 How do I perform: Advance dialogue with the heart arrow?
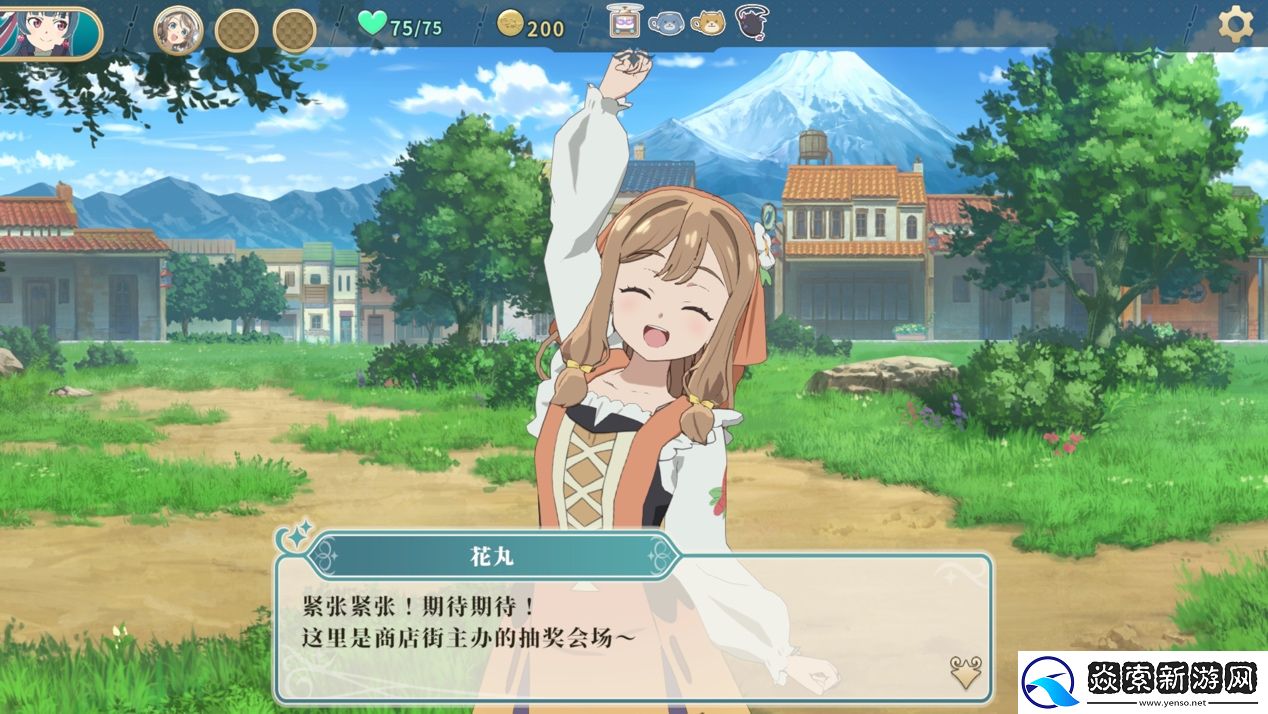(965, 672)
